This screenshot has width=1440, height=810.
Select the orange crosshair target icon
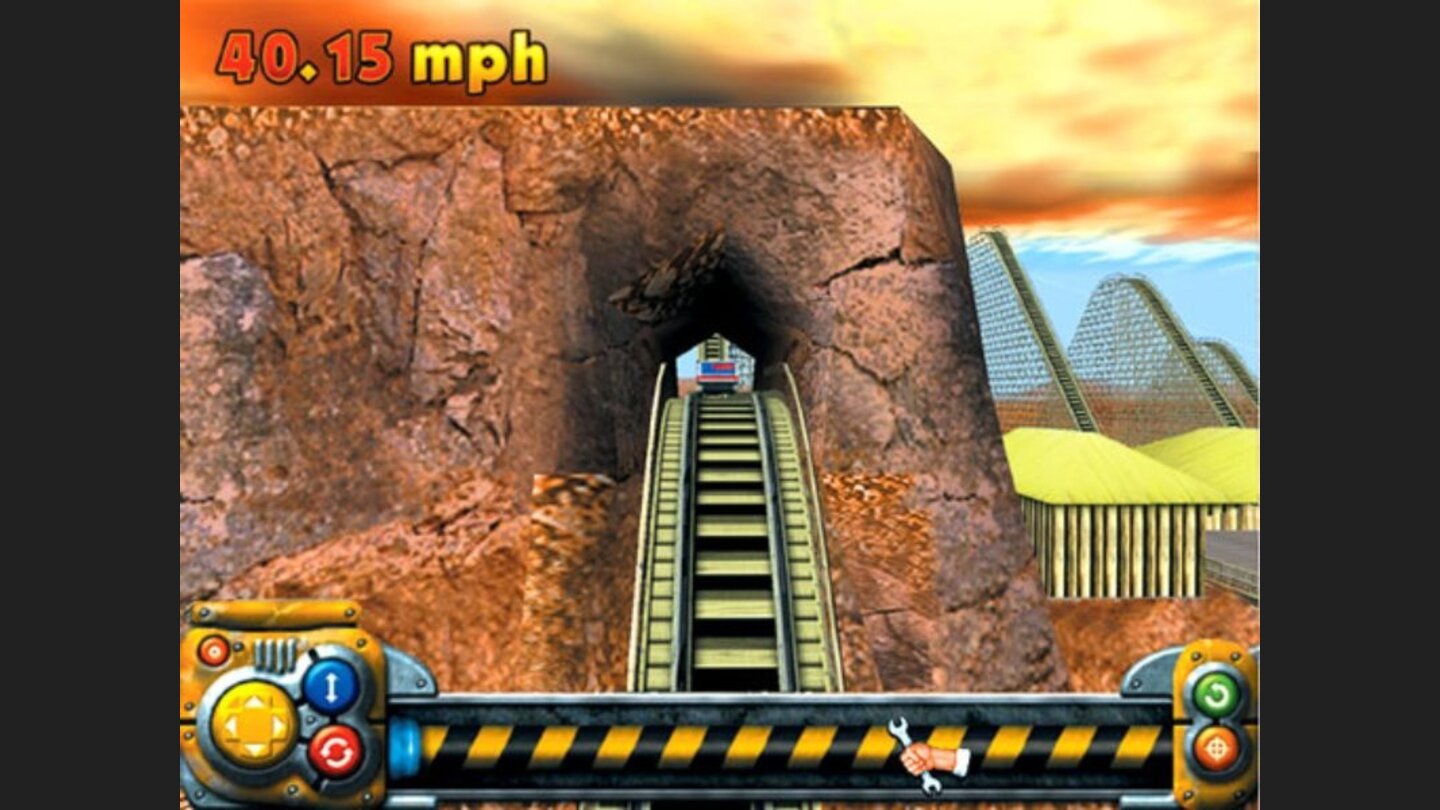(x=1217, y=748)
